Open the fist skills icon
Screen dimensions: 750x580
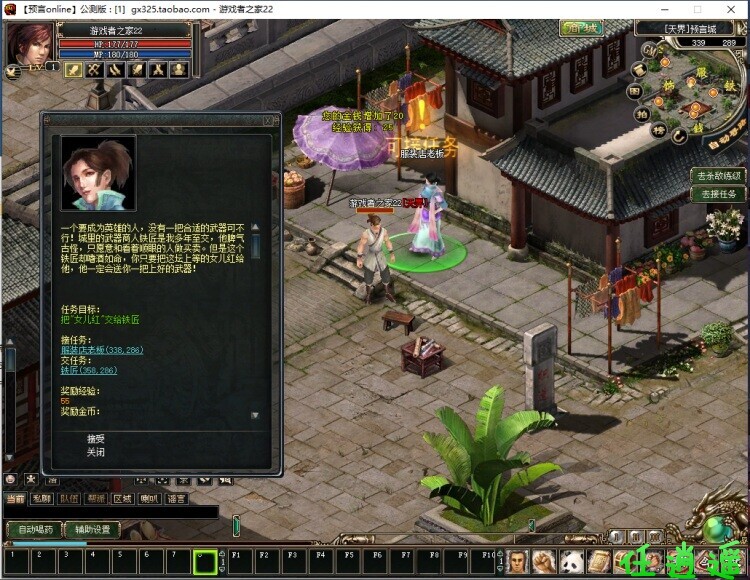[x=544, y=560]
